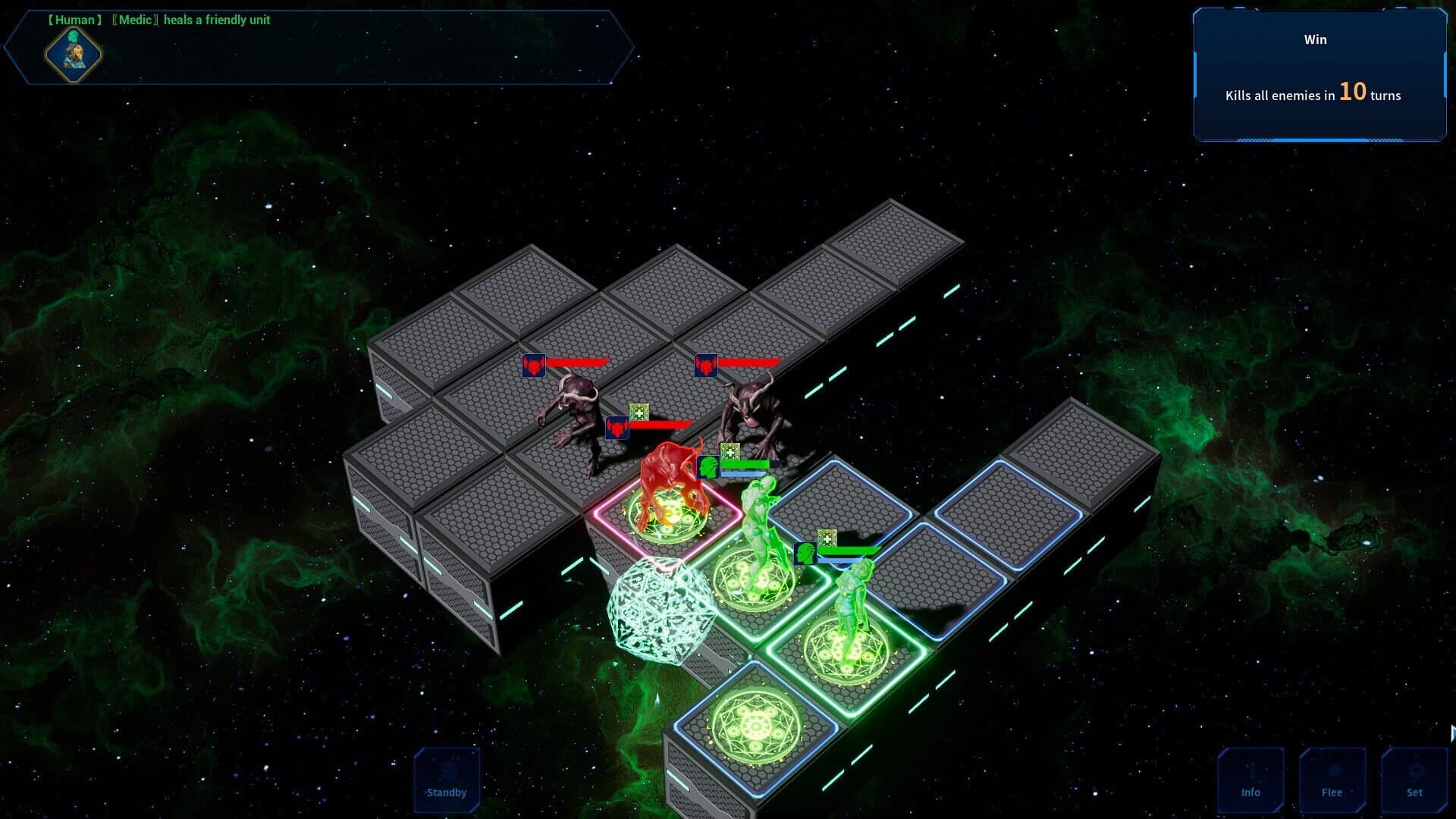Click the left demon's red health bar
Screen dimensions: 1456x819
pyautogui.click(x=579, y=362)
